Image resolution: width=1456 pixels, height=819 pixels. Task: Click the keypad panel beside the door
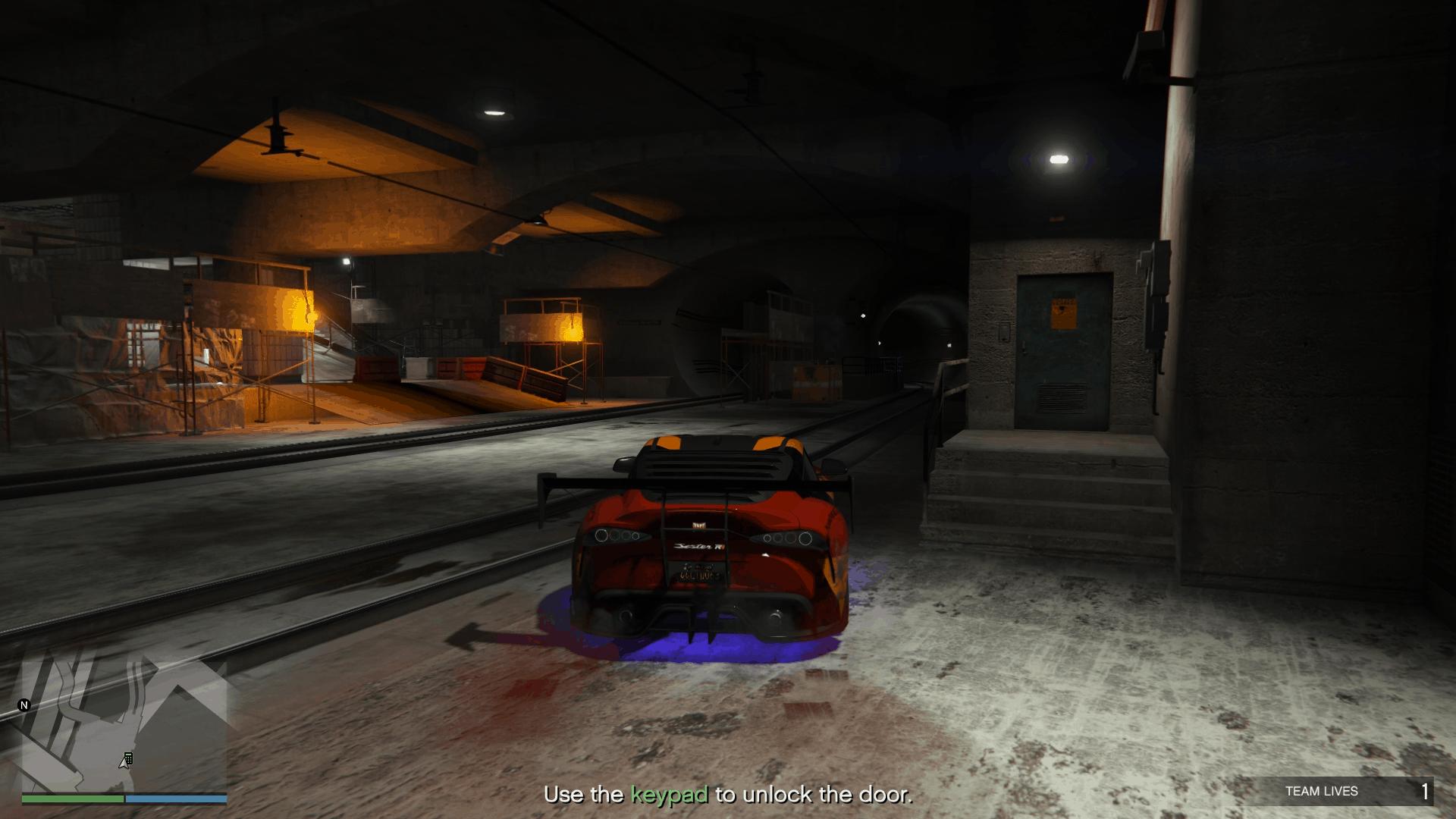1004,331
